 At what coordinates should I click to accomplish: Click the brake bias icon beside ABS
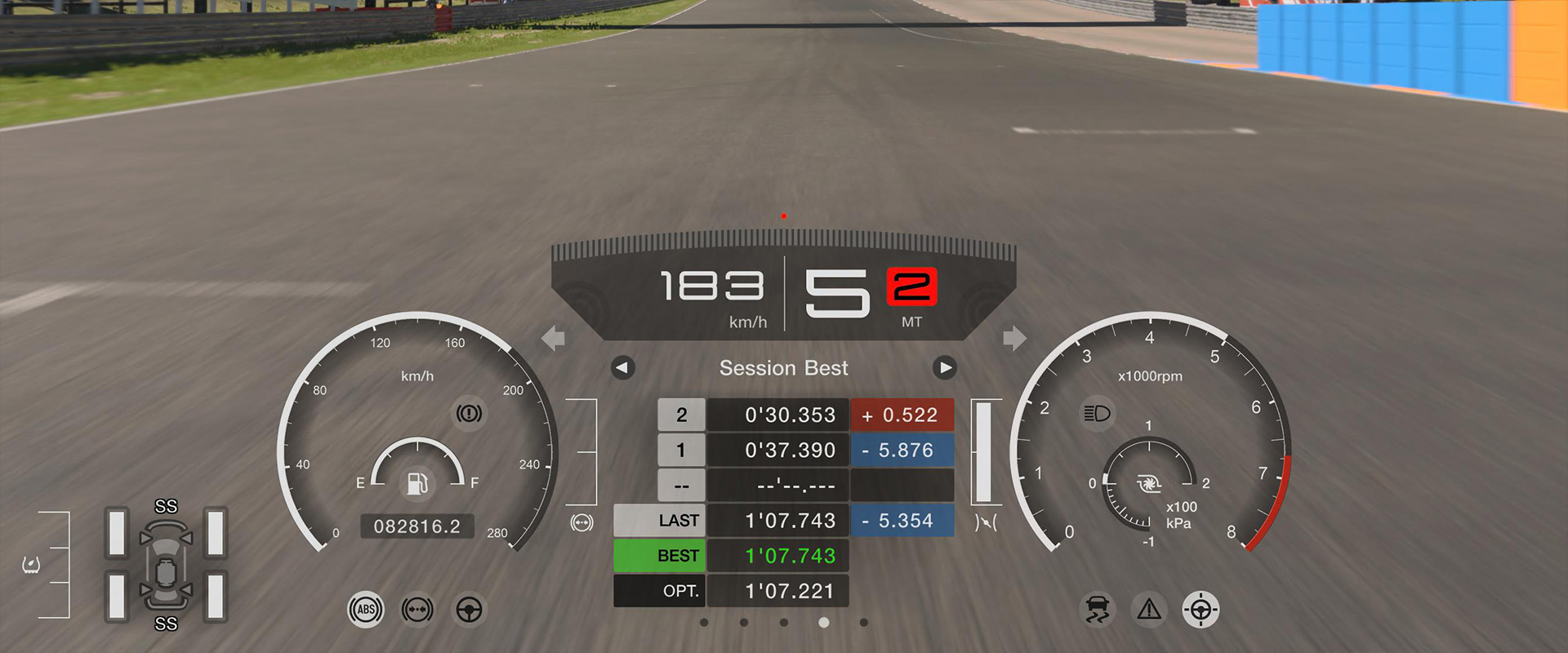pyautogui.click(x=417, y=610)
